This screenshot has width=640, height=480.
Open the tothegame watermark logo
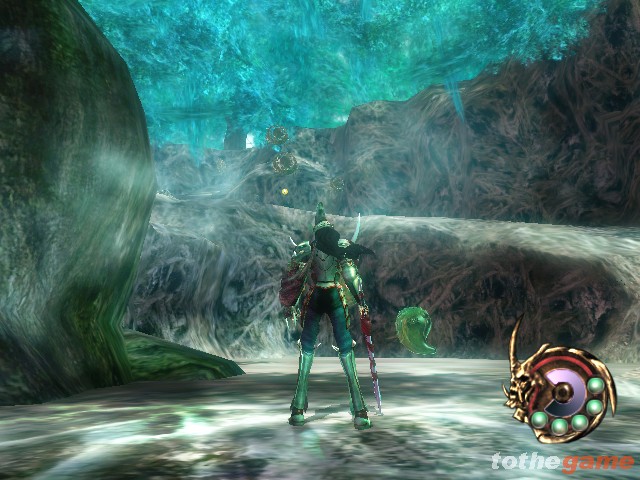[x=562, y=461]
